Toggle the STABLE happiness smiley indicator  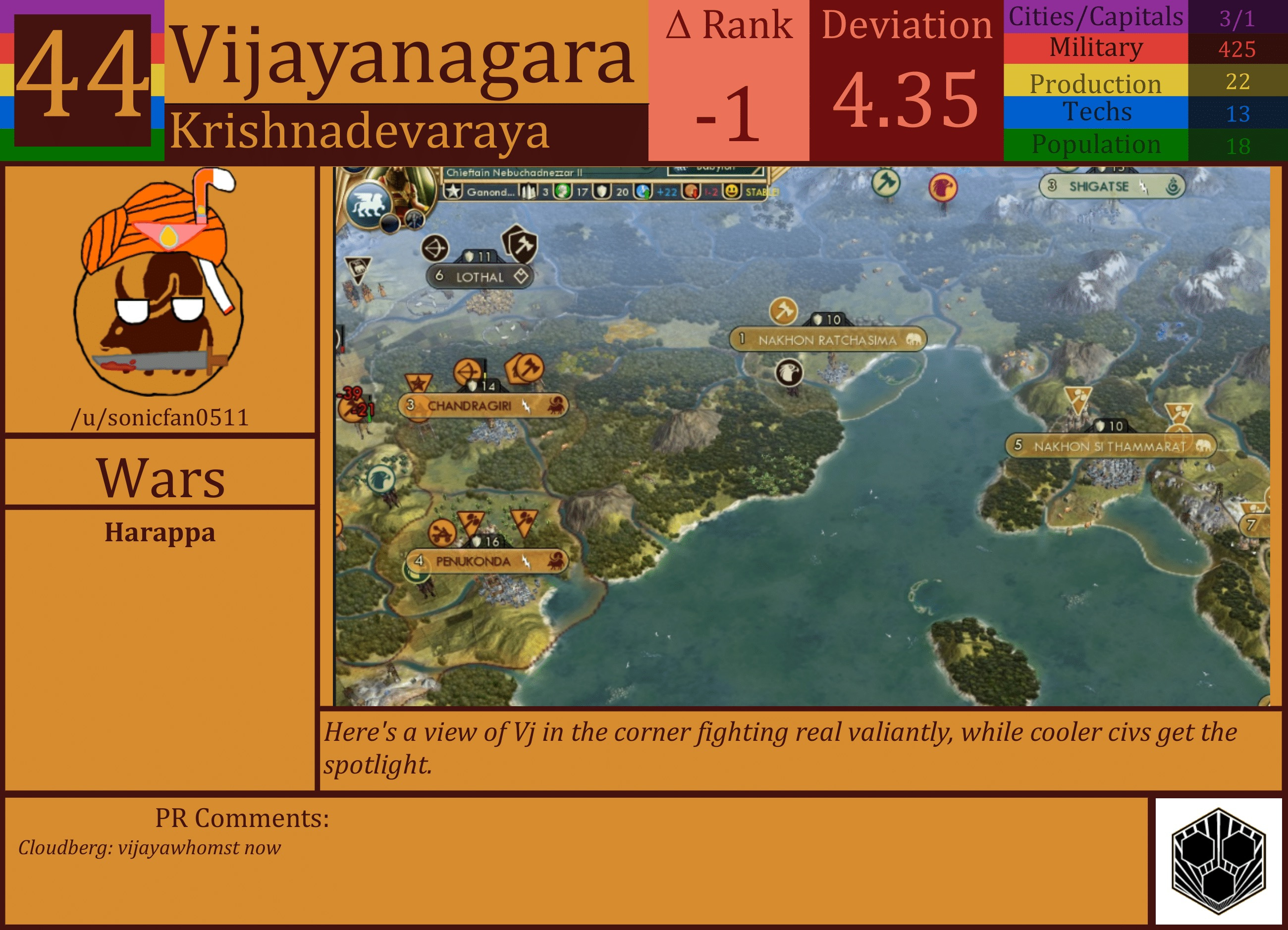732,191
